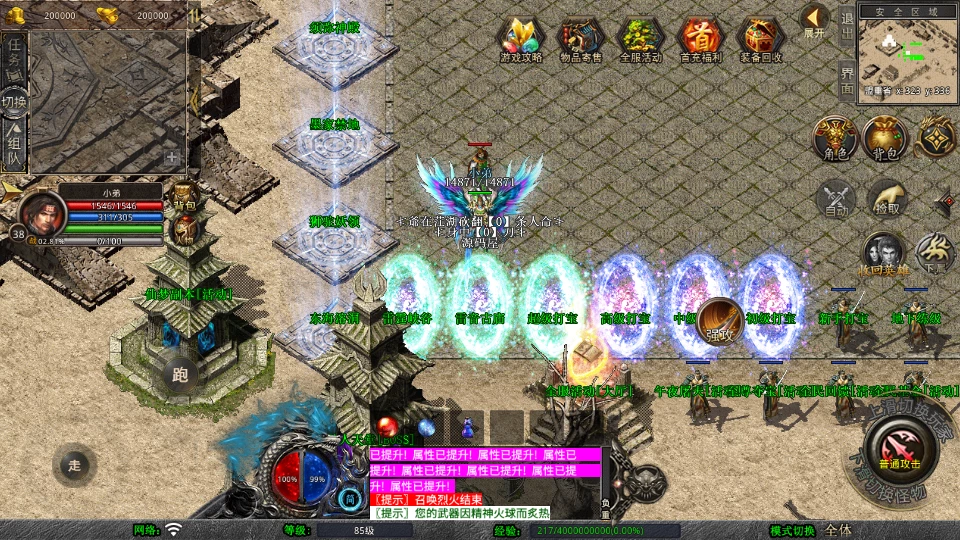
Task: Click the 退出 exit button
Action: (847, 25)
